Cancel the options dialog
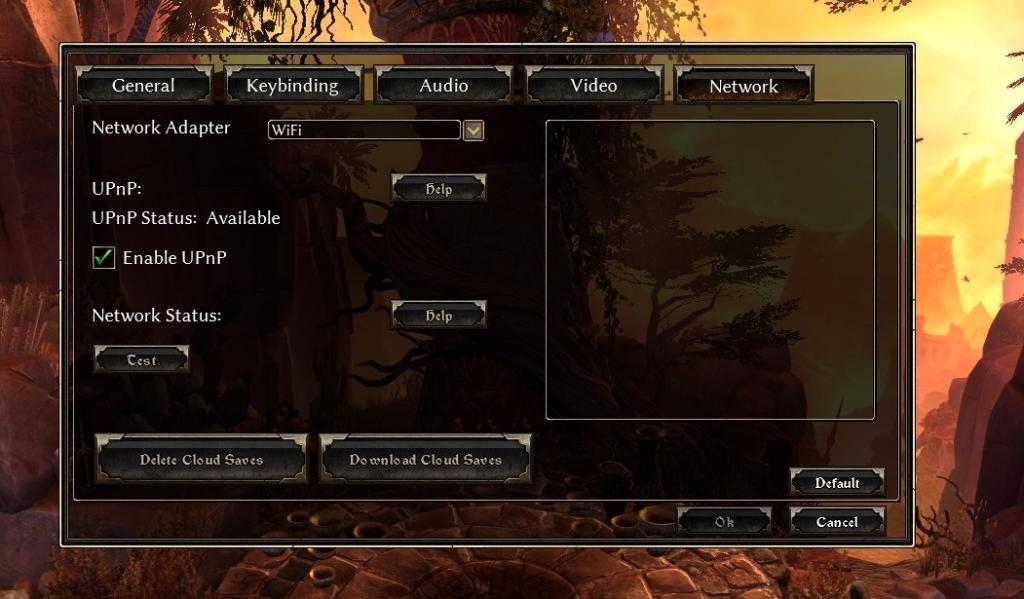Viewport: 1024px width, 599px height. 837,522
